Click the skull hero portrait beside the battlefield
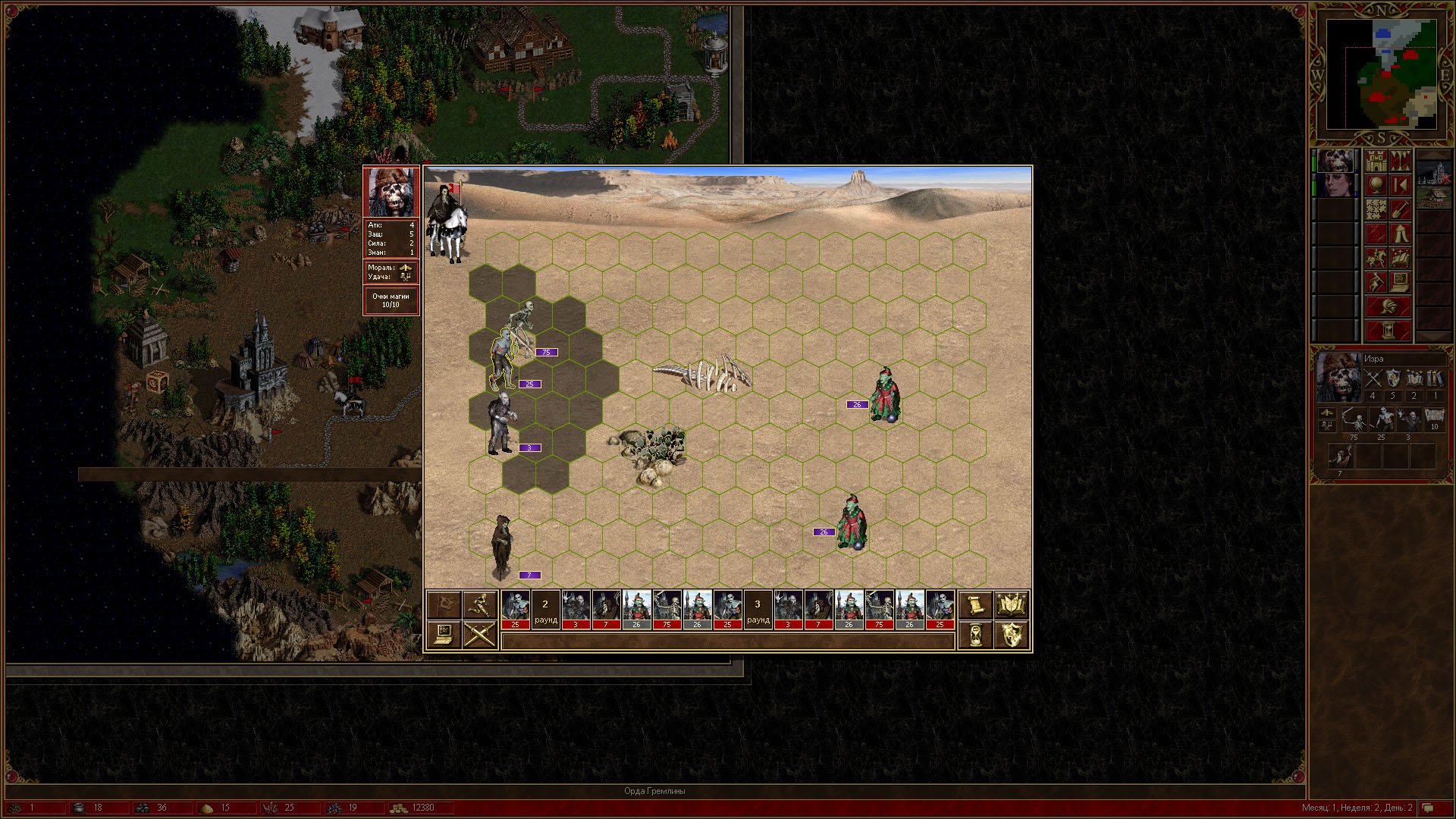The image size is (1456, 819). click(391, 192)
